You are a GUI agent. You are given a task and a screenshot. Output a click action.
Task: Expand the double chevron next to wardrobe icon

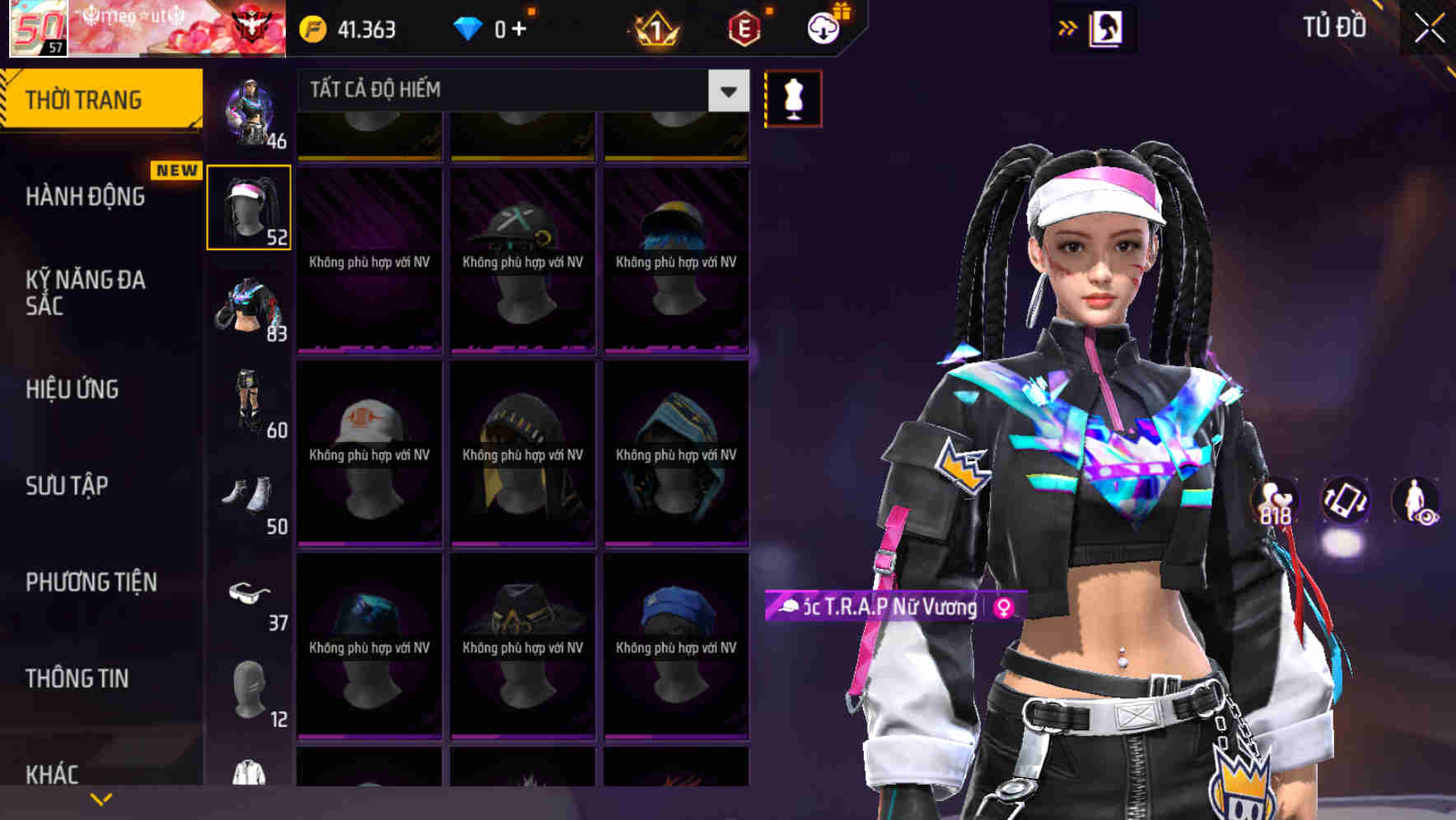click(1068, 27)
